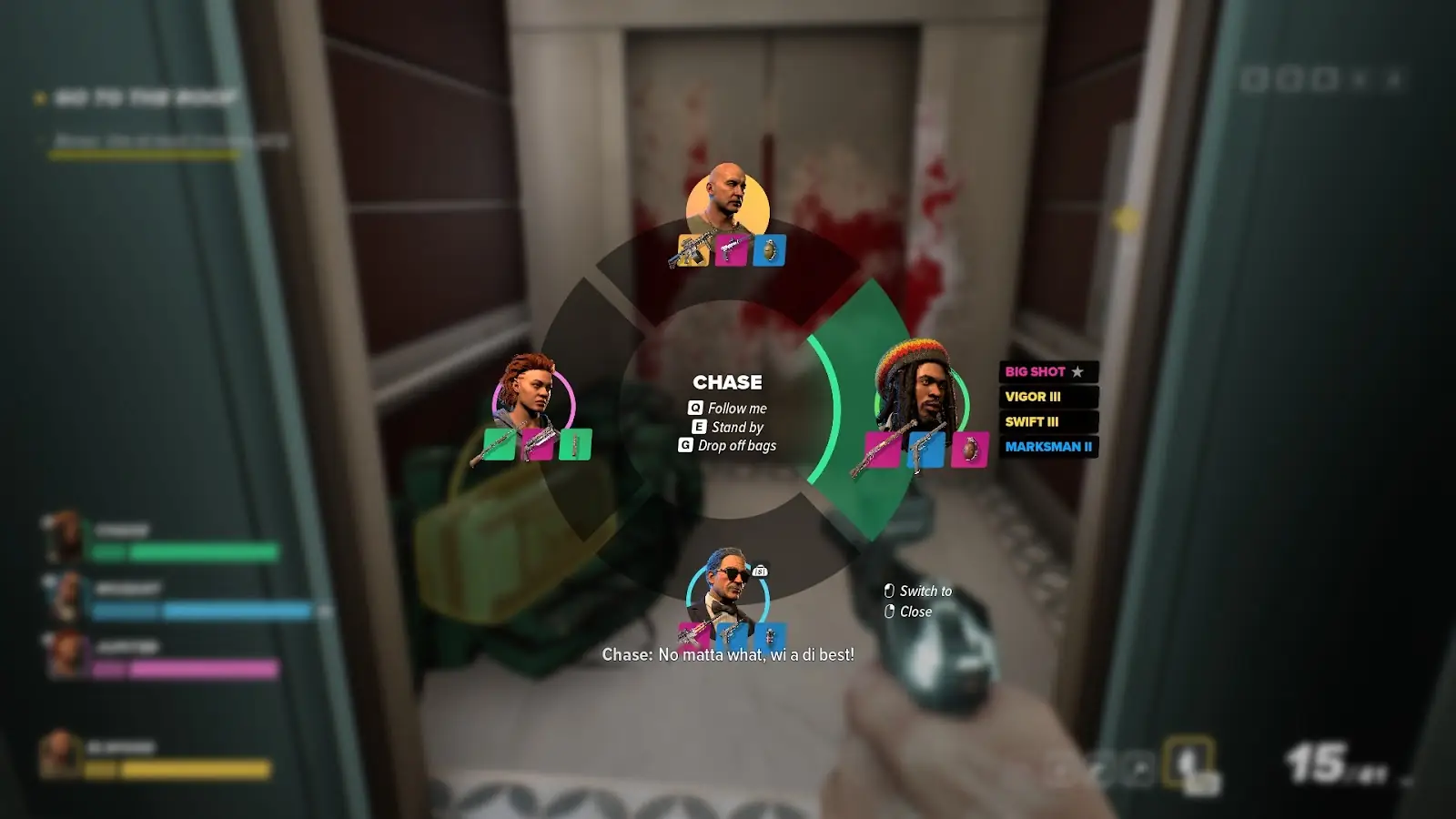Choose the red-haired woman crew member
The image size is (1456, 819).
(532, 393)
